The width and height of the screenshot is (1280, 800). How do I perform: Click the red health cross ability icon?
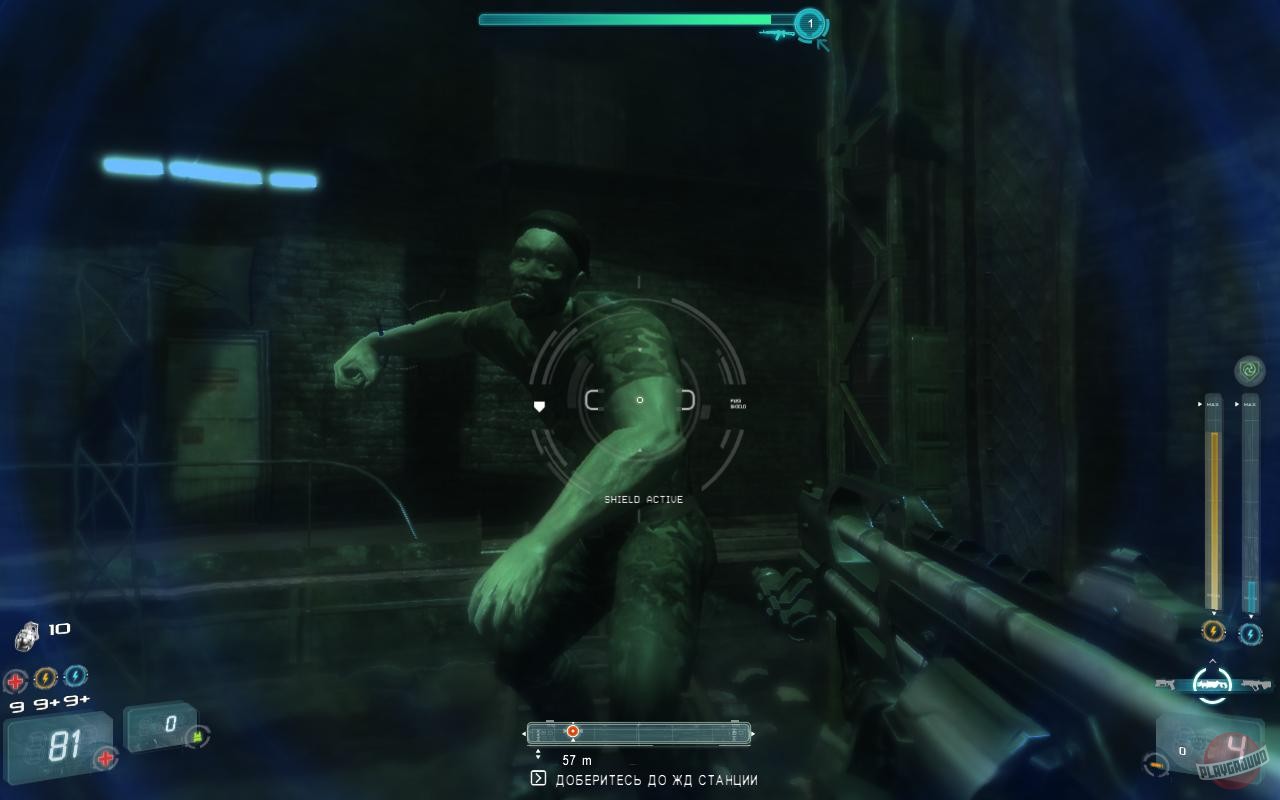coord(16,682)
